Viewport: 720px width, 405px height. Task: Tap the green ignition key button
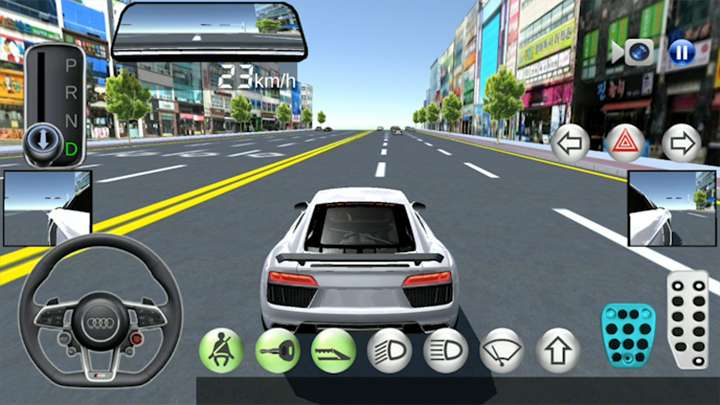click(x=277, y=350)
